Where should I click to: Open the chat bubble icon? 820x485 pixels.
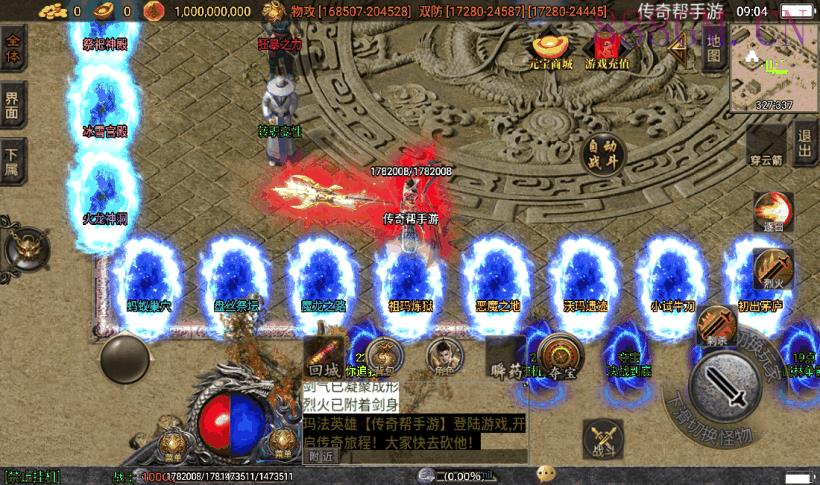click(546, 473)
